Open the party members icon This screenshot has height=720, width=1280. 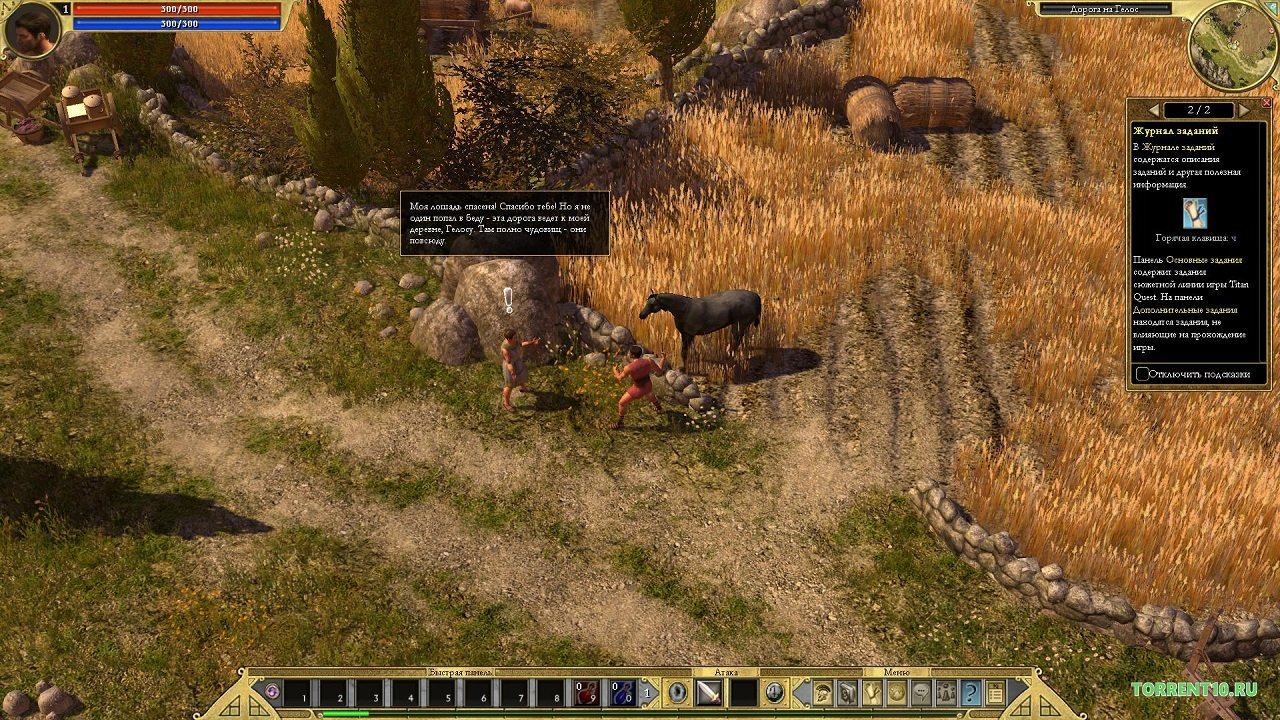tap(945, 692)
